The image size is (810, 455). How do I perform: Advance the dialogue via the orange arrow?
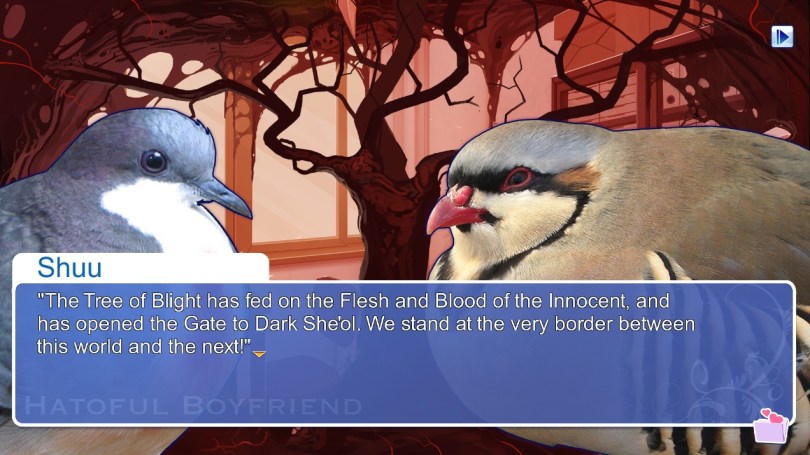259,353
